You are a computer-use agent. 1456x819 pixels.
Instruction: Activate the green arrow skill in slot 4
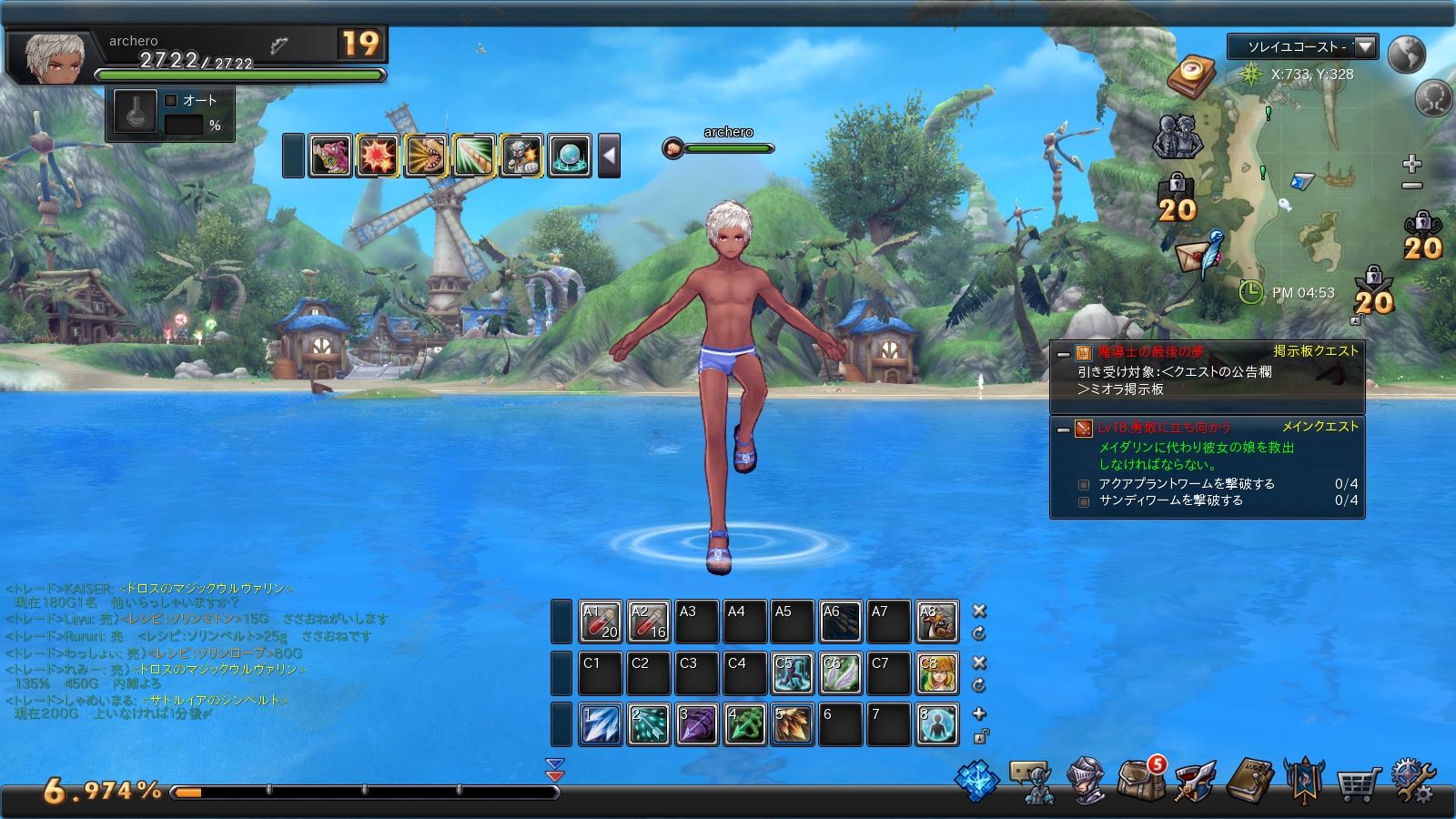(744, 725)
